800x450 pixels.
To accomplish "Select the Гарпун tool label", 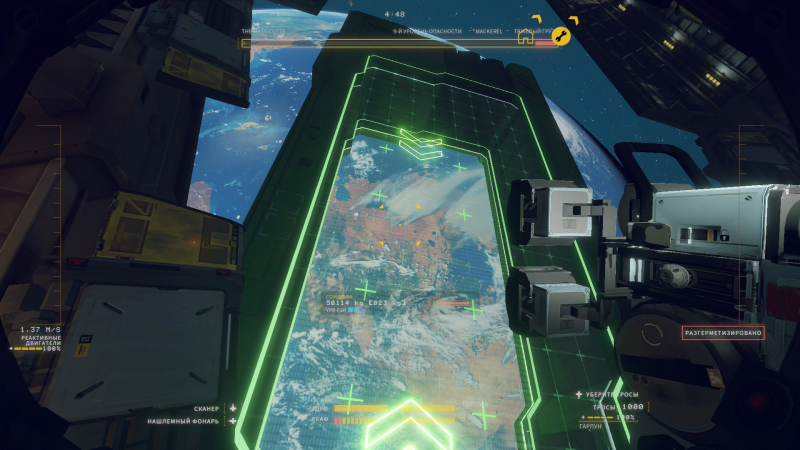I will tap(592, 426).
